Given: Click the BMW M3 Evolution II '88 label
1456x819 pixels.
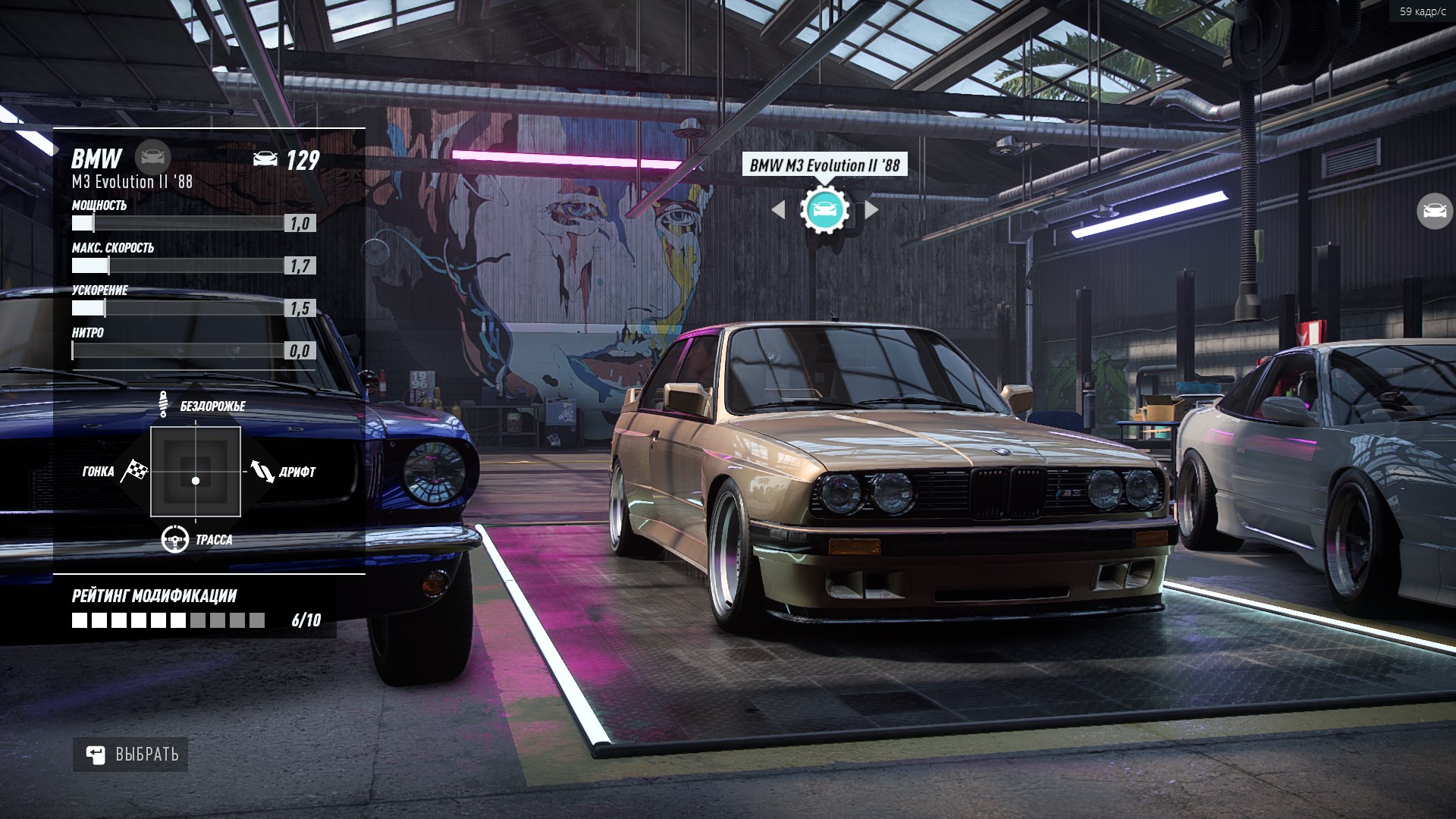Looking at the screenshot, I should pos(824,165).
